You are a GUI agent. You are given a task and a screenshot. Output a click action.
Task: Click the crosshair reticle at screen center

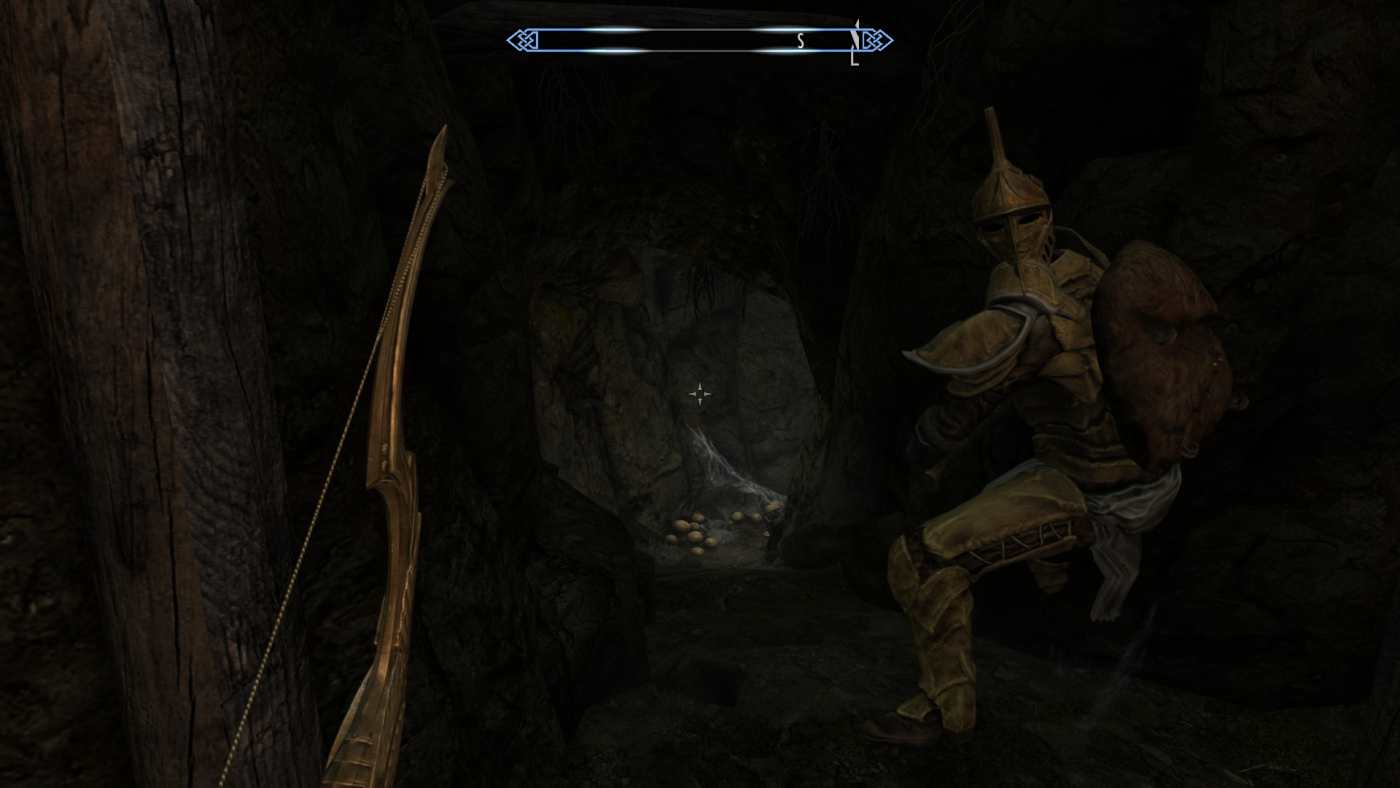click(x=699, y=394)
